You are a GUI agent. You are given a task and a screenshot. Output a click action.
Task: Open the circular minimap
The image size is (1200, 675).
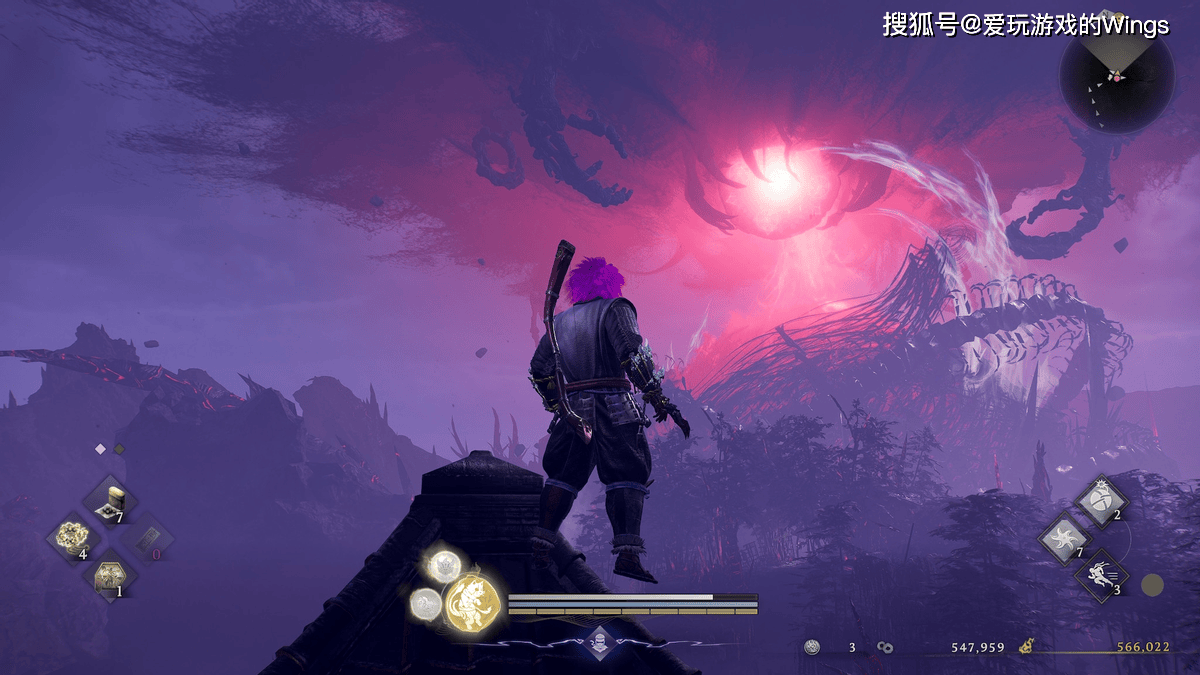(x=1116, y=77)
